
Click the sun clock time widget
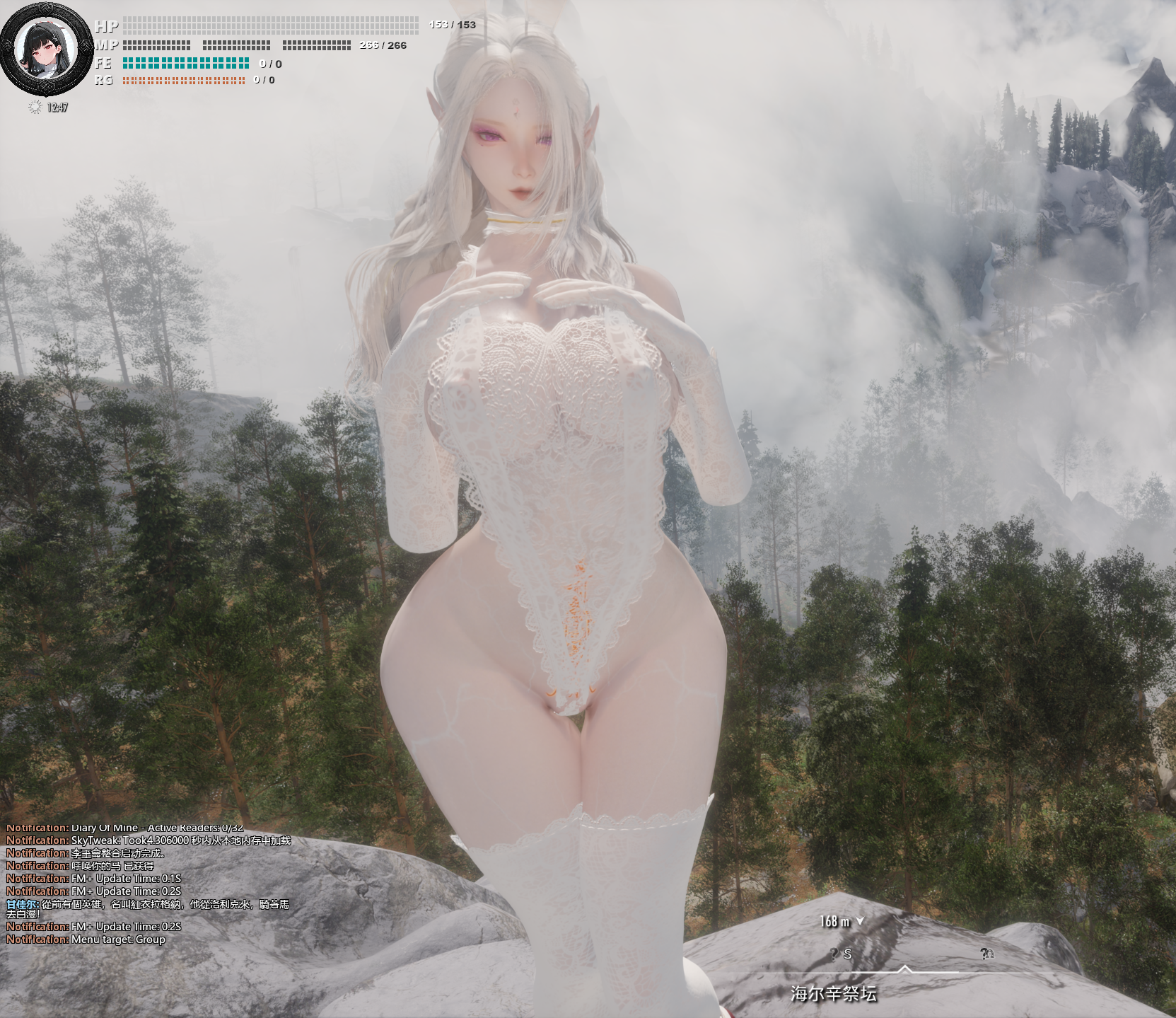pos(49,108)
